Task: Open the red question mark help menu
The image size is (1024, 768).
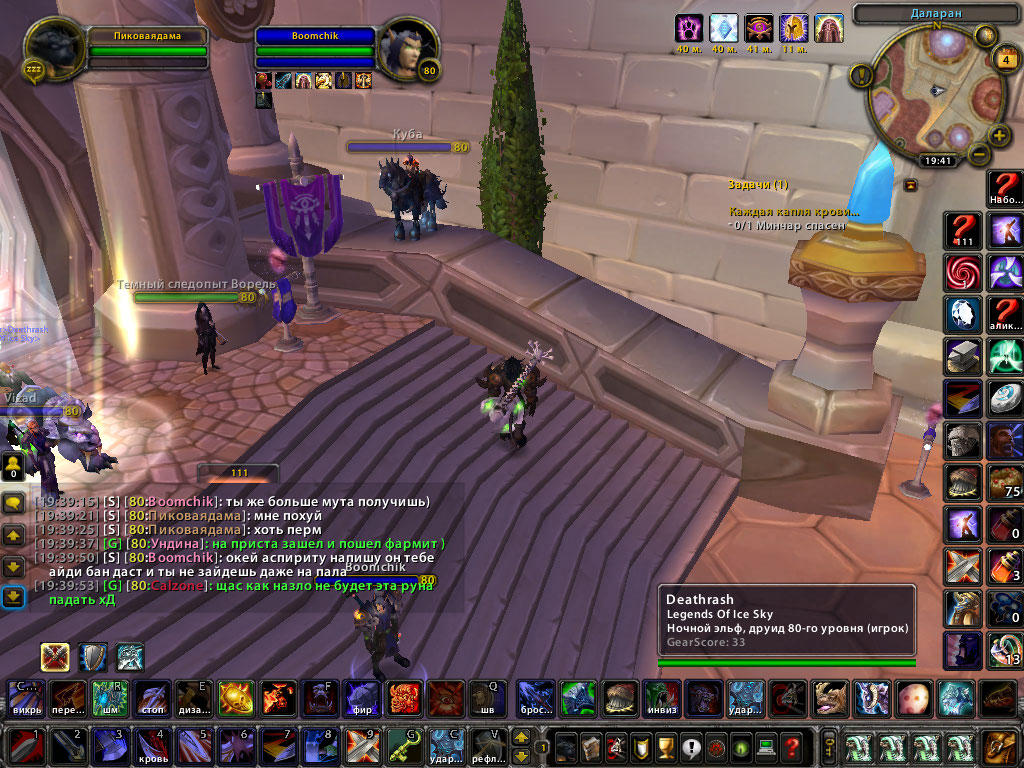Action: tap(792, 747)
